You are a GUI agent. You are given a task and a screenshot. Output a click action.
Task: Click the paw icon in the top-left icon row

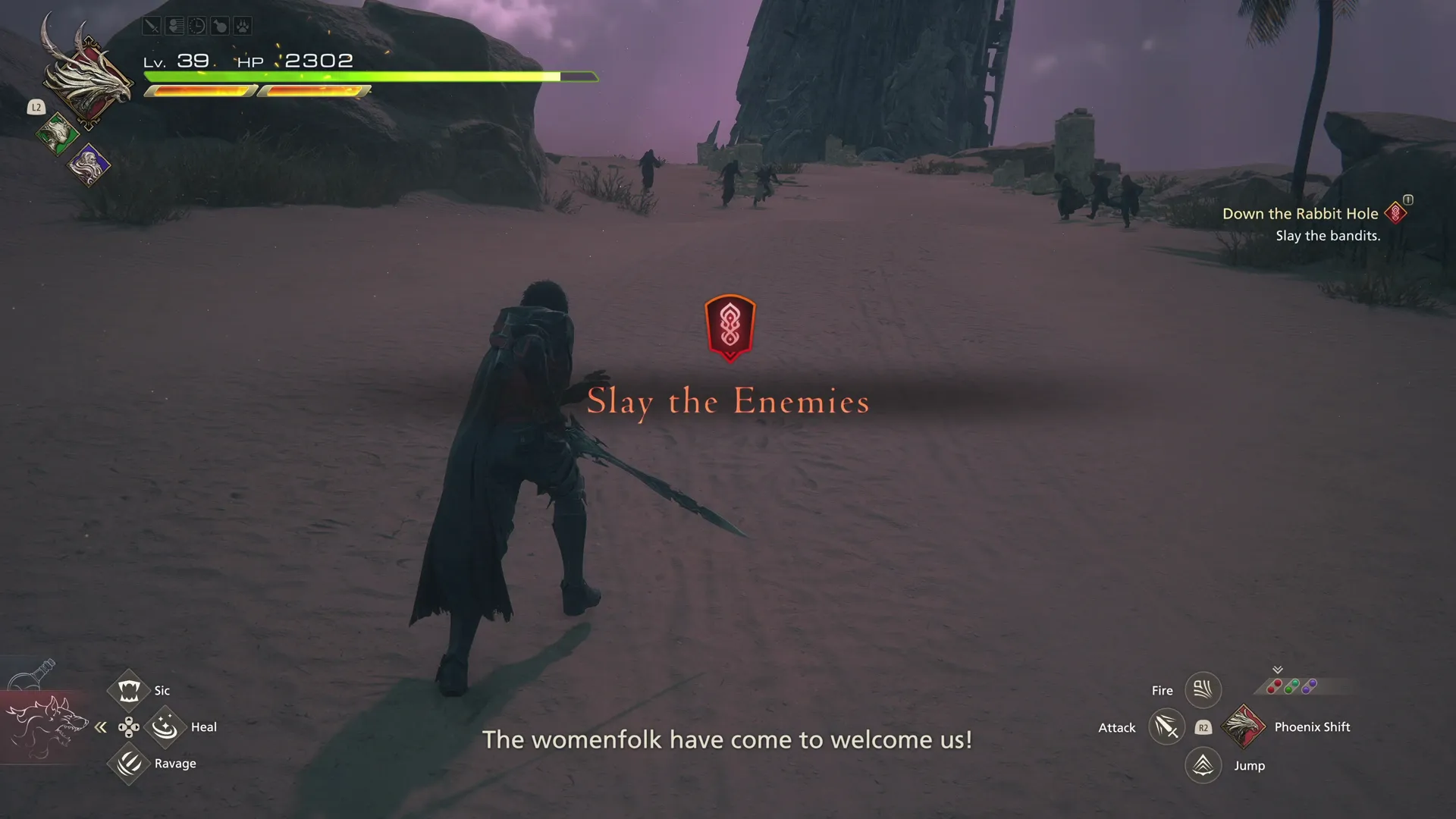pyautogui.click(x=243, y=26)
